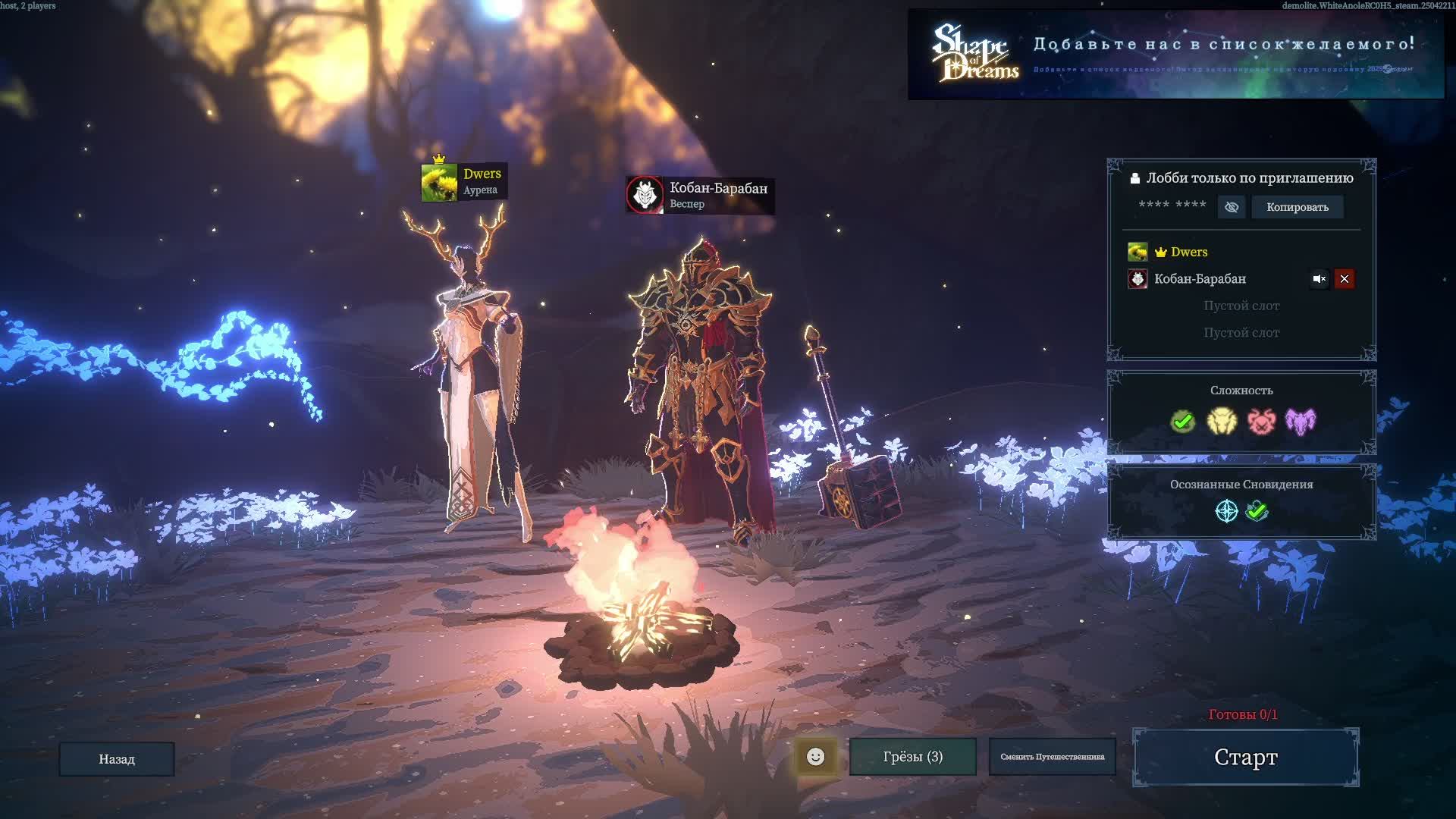
Task: Pick the pink crab difficulty
Action: tap(1261, 421)
